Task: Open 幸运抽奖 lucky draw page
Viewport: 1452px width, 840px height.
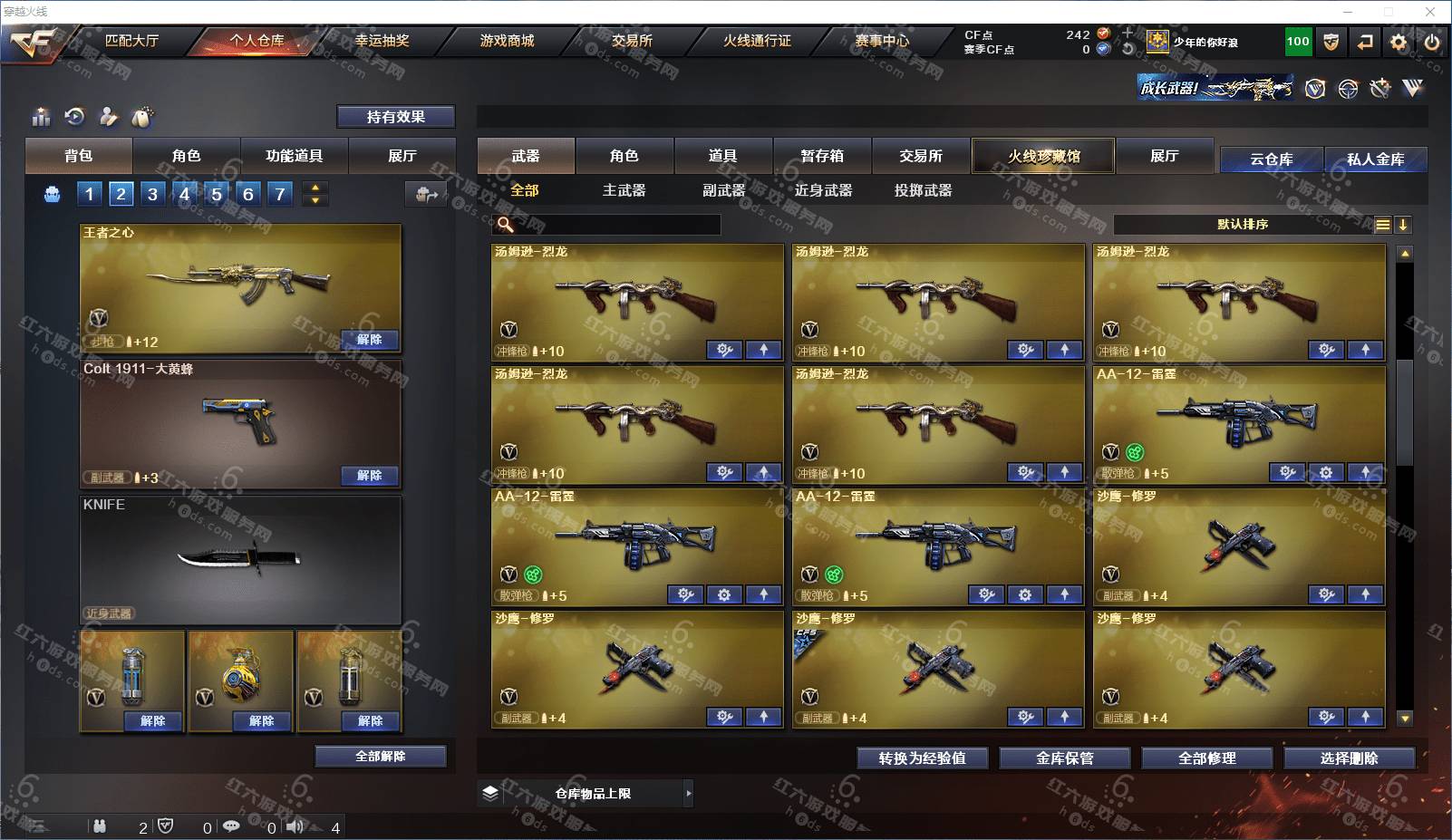Action: coord(382,41)
